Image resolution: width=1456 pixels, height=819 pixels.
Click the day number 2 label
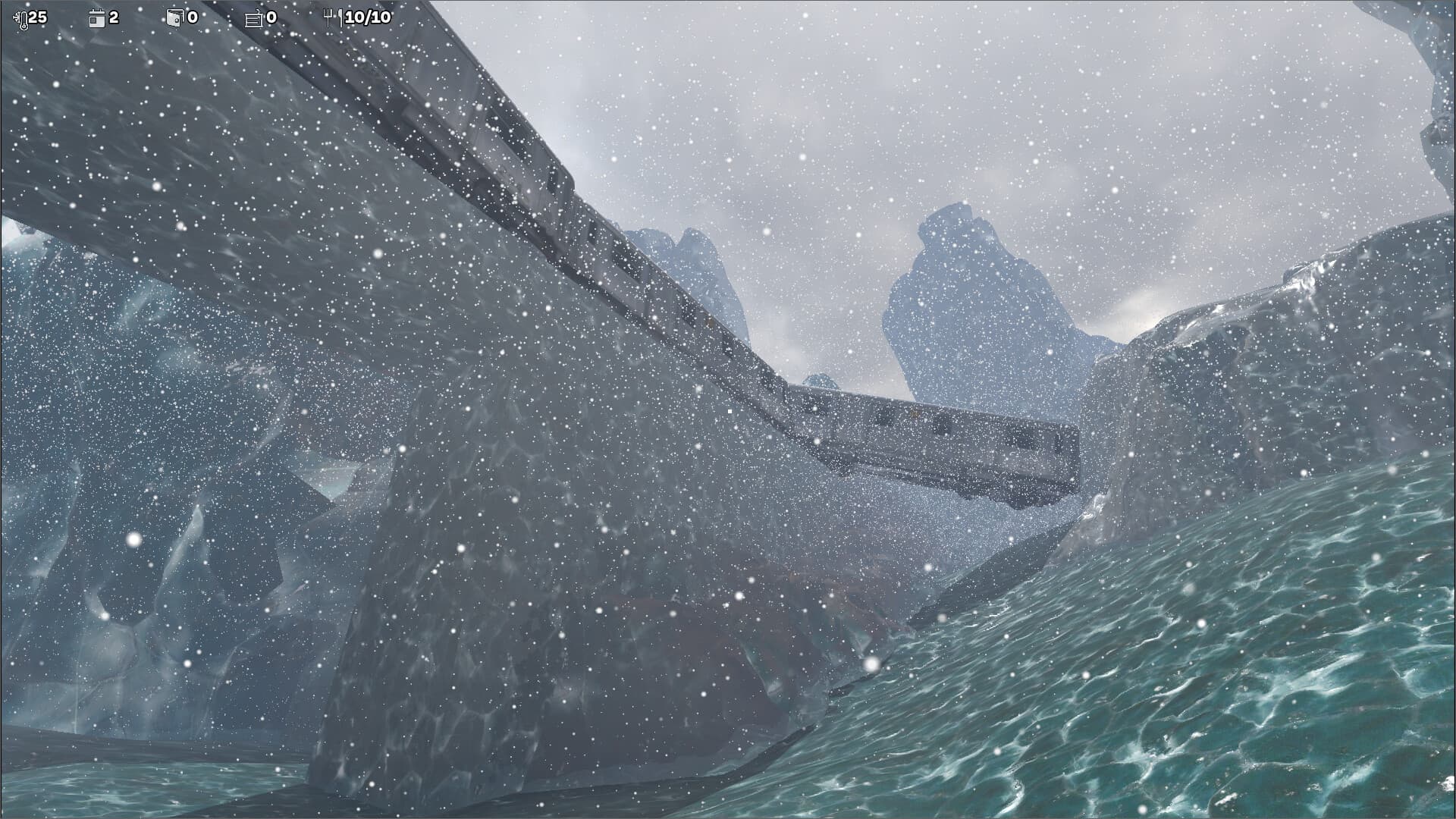tap(112, 17)
